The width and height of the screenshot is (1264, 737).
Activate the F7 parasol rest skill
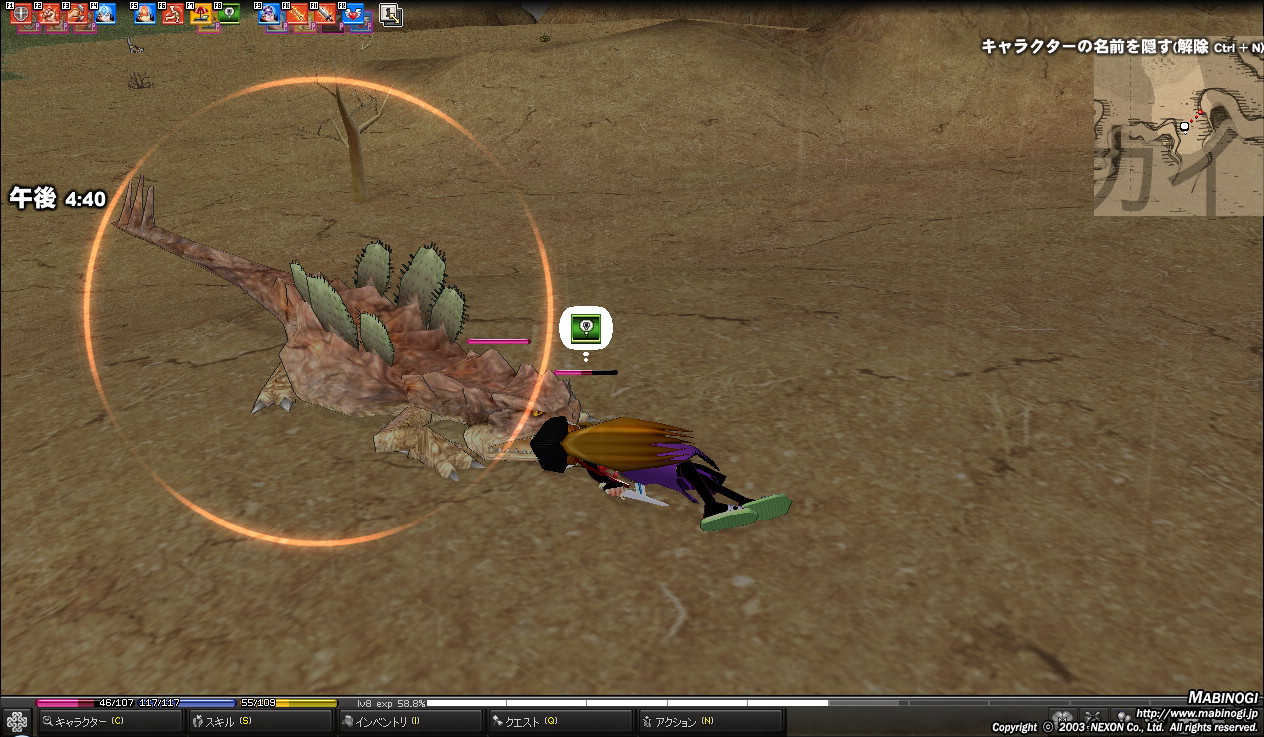point(201,15)
